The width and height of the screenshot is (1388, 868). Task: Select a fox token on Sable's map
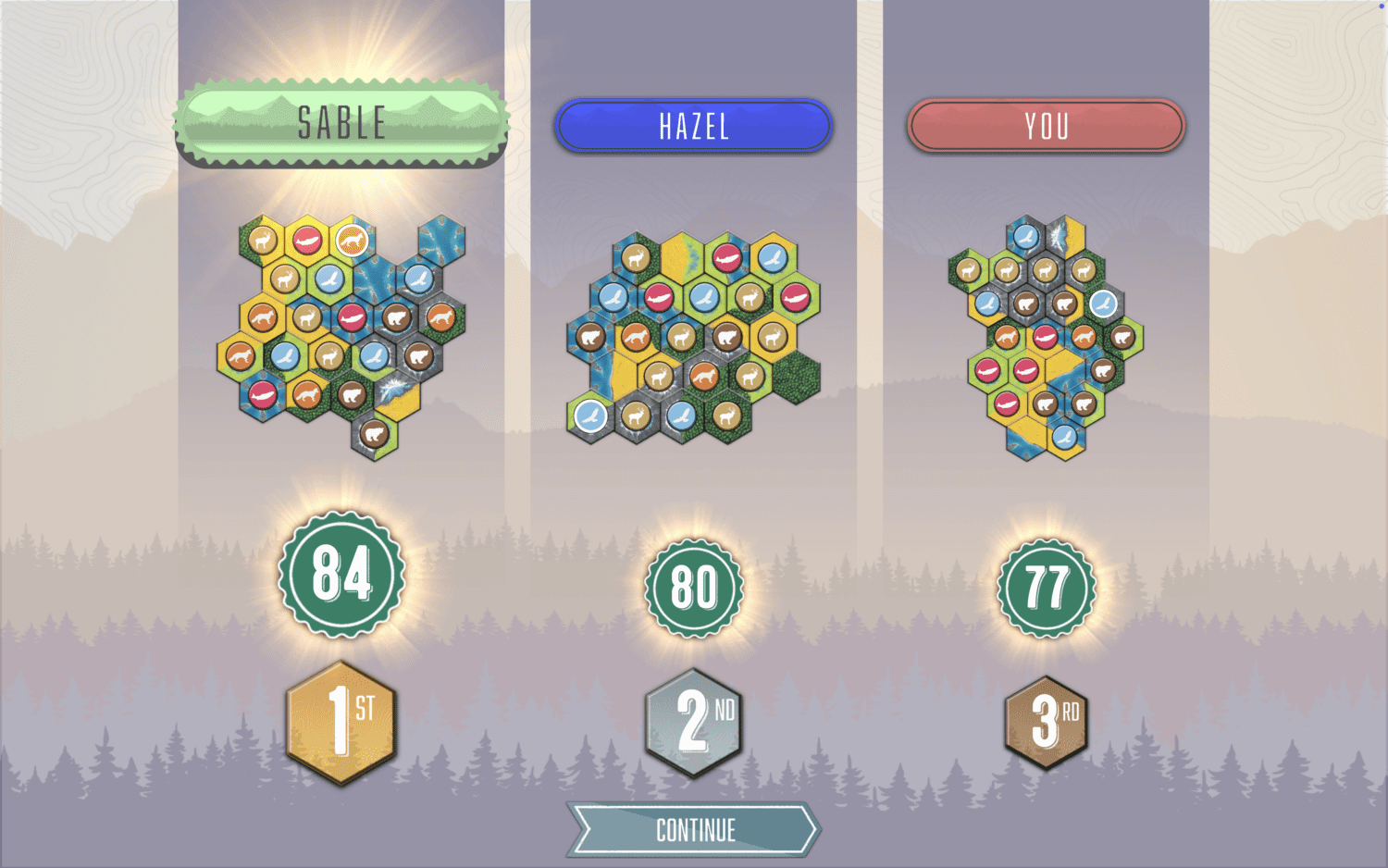(x=262, y=316)
